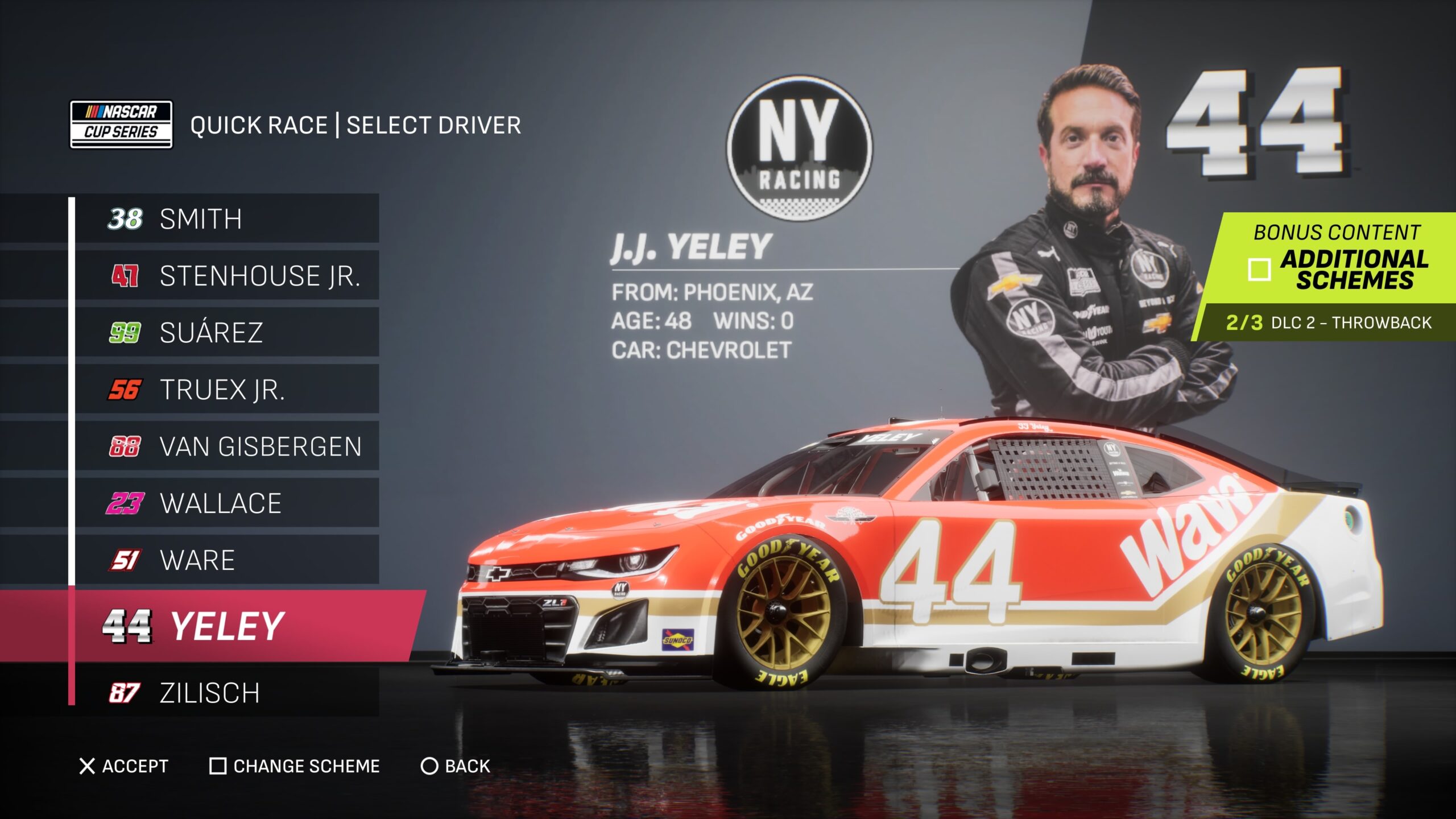Choose Van Gisbergen in driver list
This screenshot has width=1456, height=819.
(226, 446)
